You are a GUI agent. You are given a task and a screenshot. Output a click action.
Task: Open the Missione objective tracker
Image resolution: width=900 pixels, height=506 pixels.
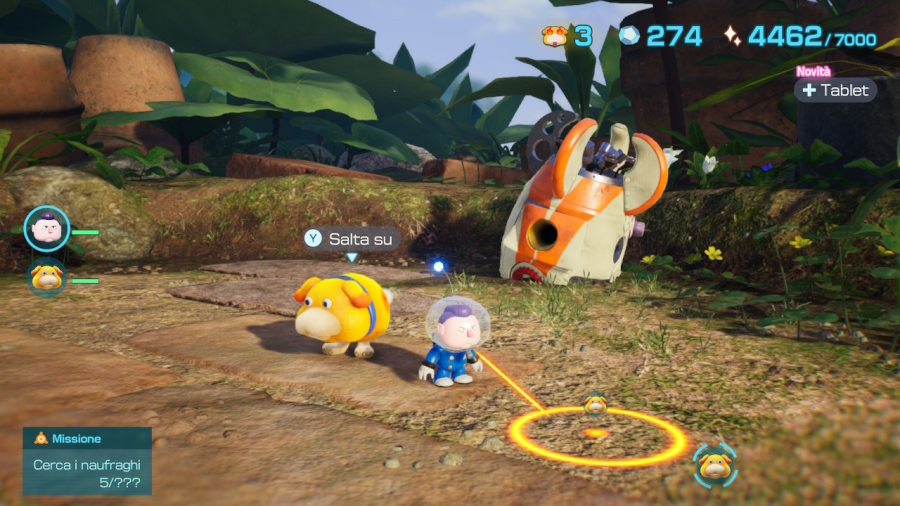coord(87,460)
